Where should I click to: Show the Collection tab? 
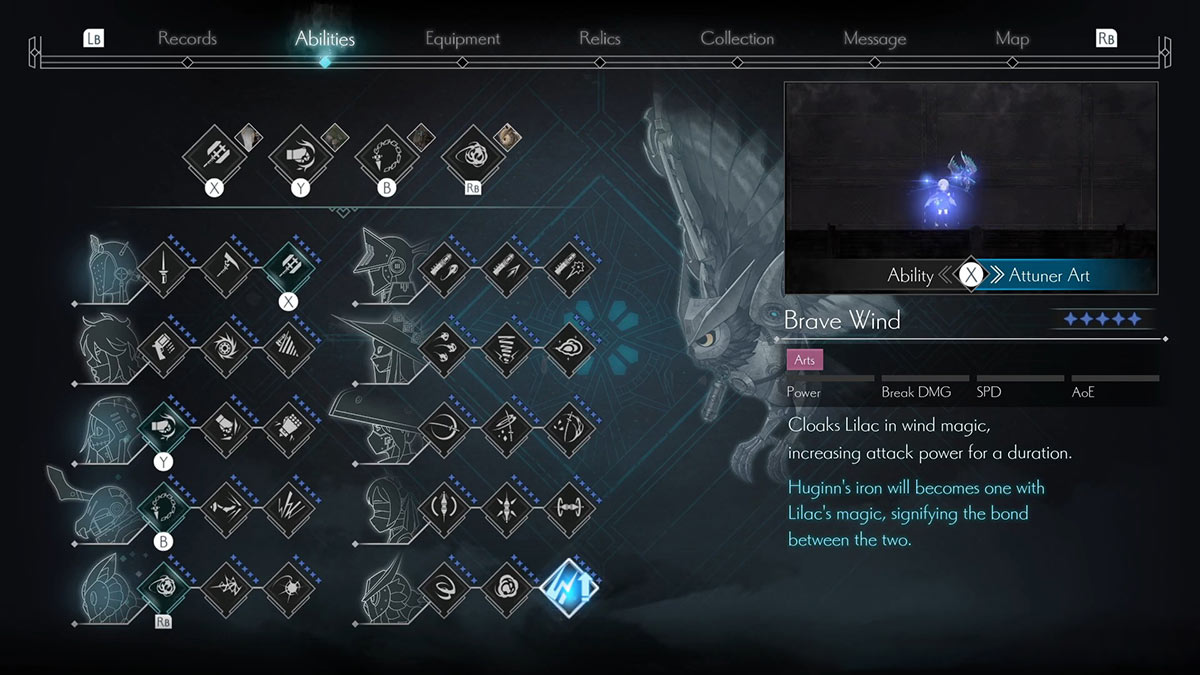[x=737, y=39]
